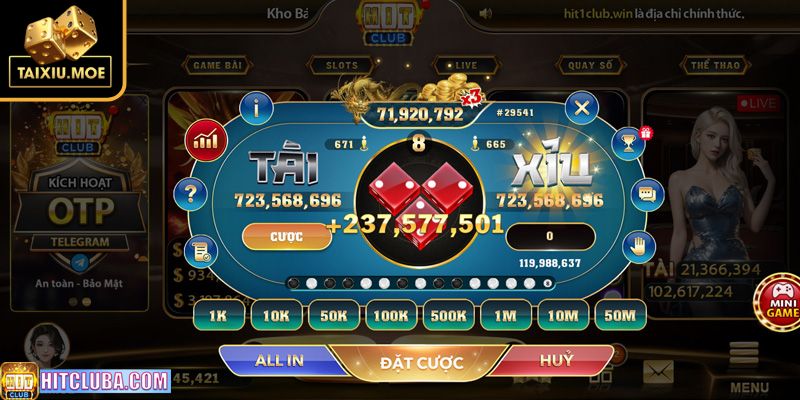800x400 pixels.
Task: Select the 50M chip
Action: click(x=620, y=315)
